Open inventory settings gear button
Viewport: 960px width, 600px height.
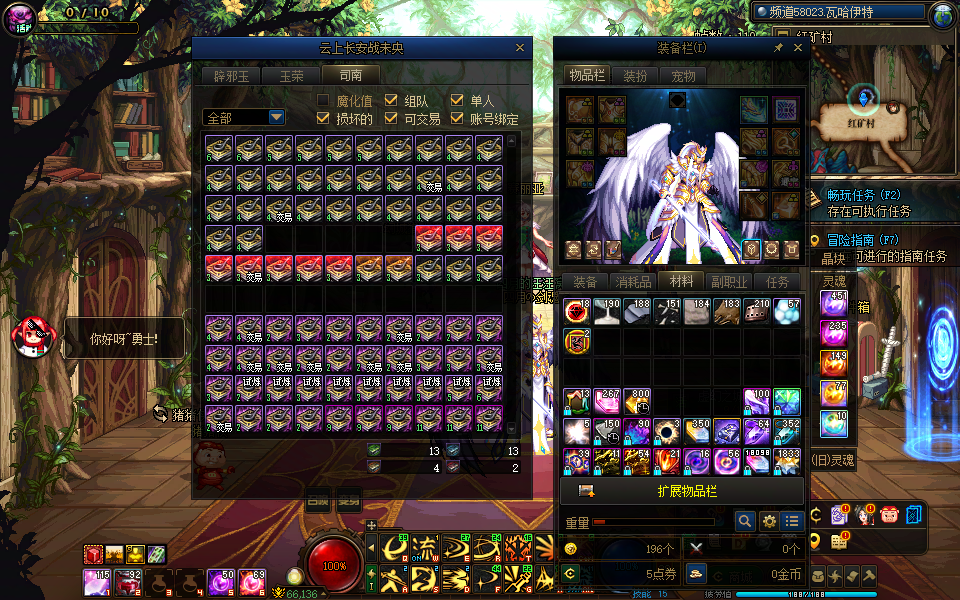pyautogui.click(x=769, y=521)
